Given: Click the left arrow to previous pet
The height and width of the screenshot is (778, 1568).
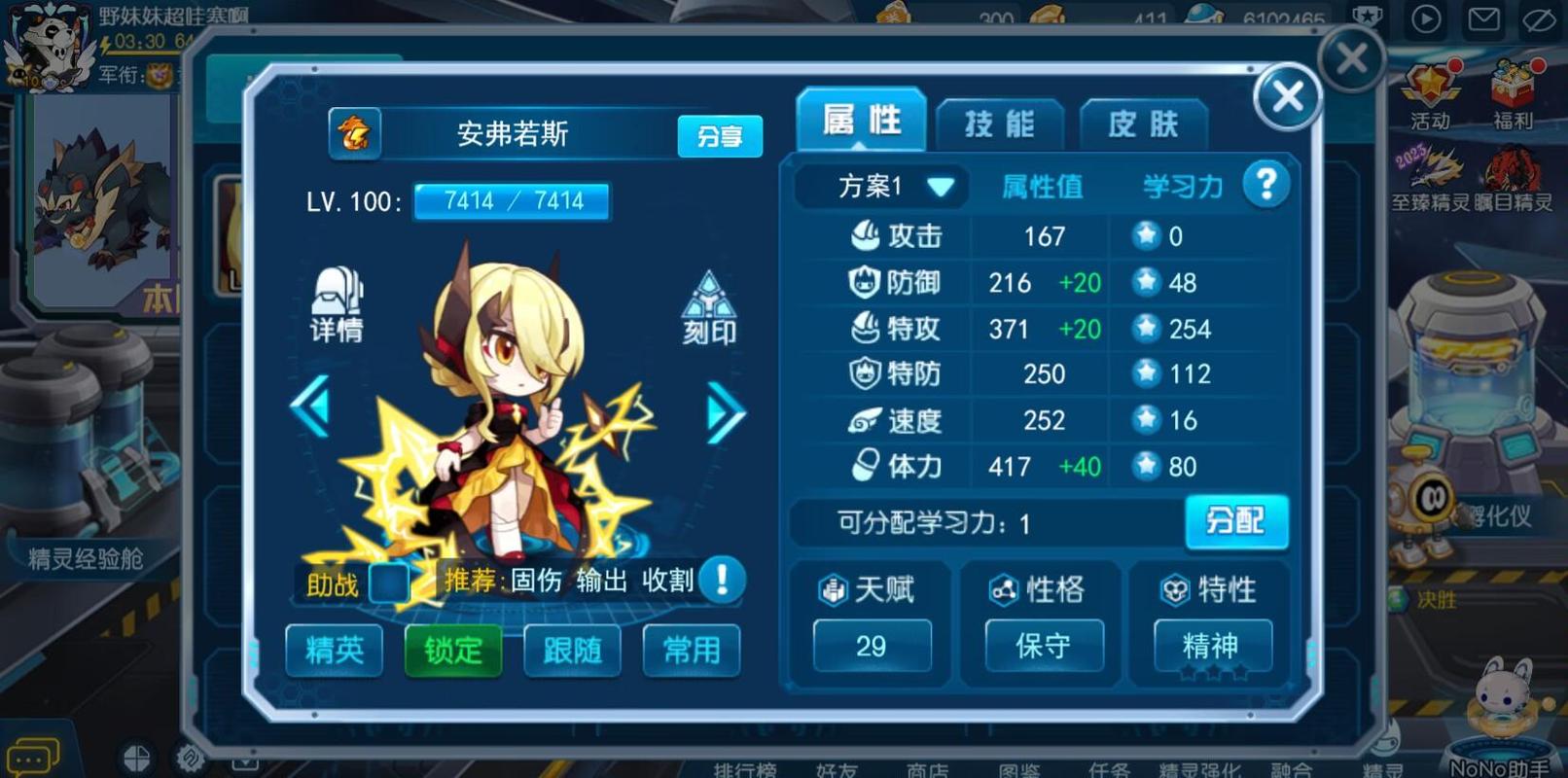Looking at the screenshot, I should (x=311, y=413).
